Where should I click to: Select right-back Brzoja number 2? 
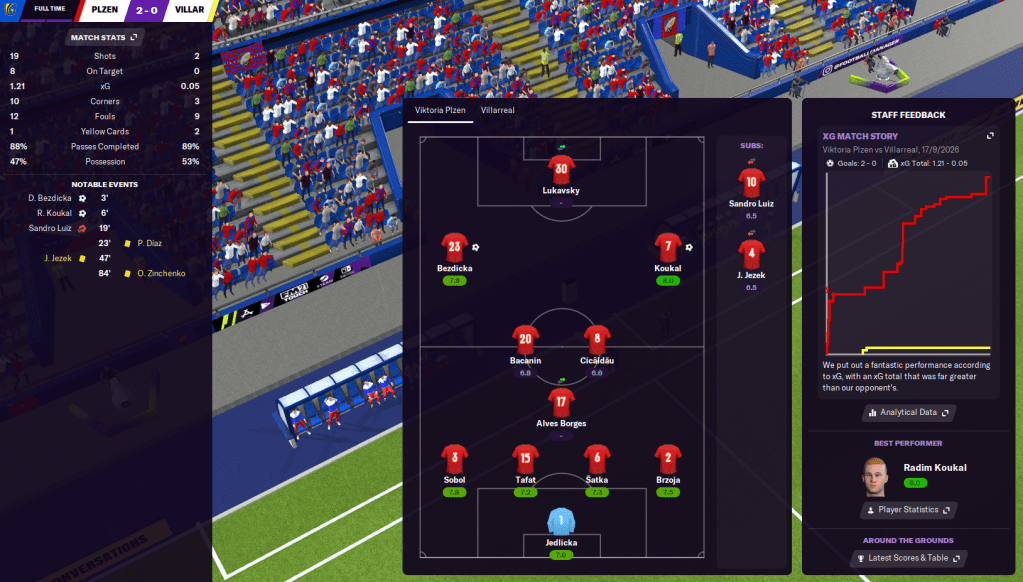tap(668, 458)
